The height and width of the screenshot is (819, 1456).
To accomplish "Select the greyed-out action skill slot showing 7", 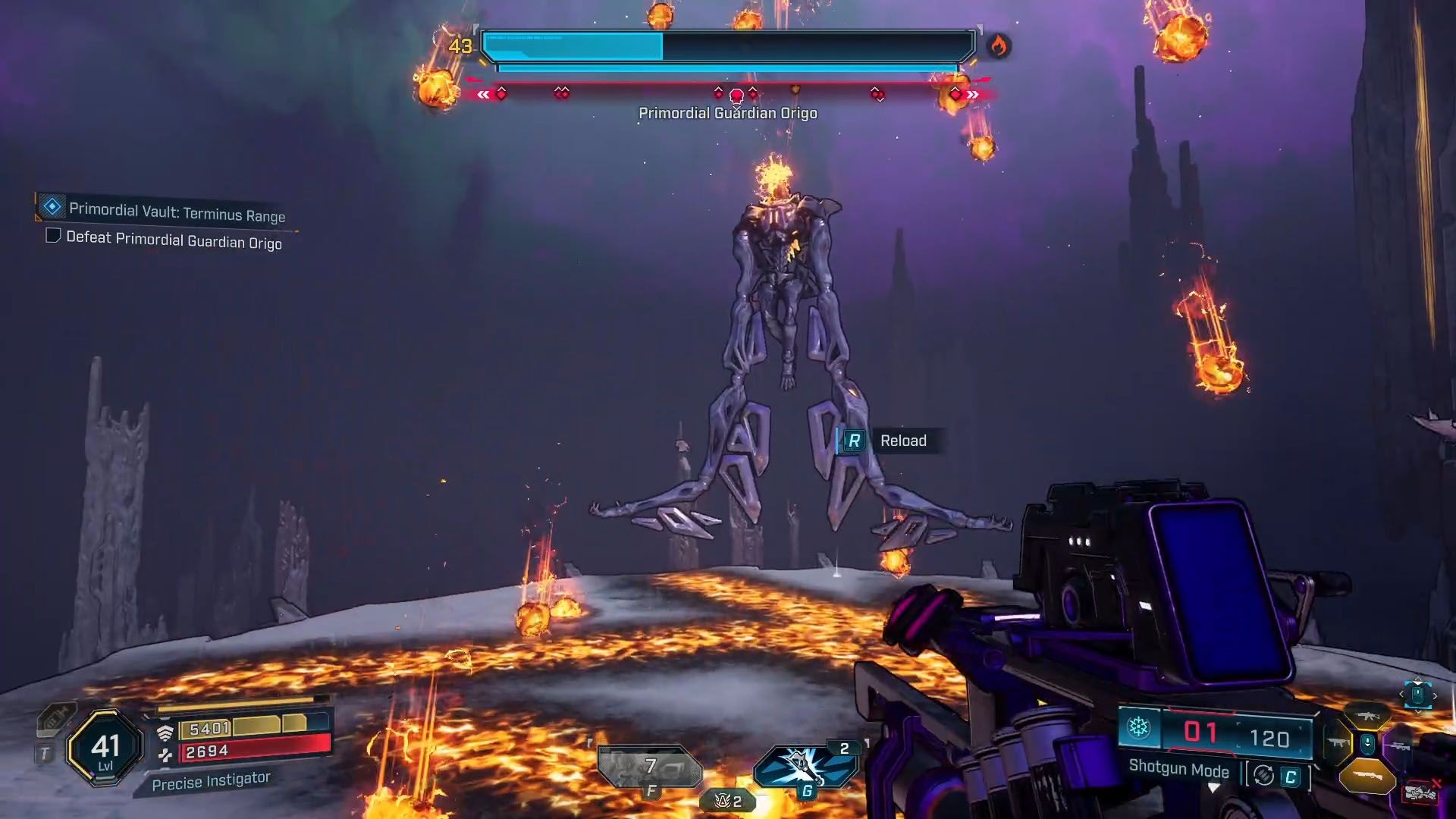I will pyautogui.click(x=649, y=767).
